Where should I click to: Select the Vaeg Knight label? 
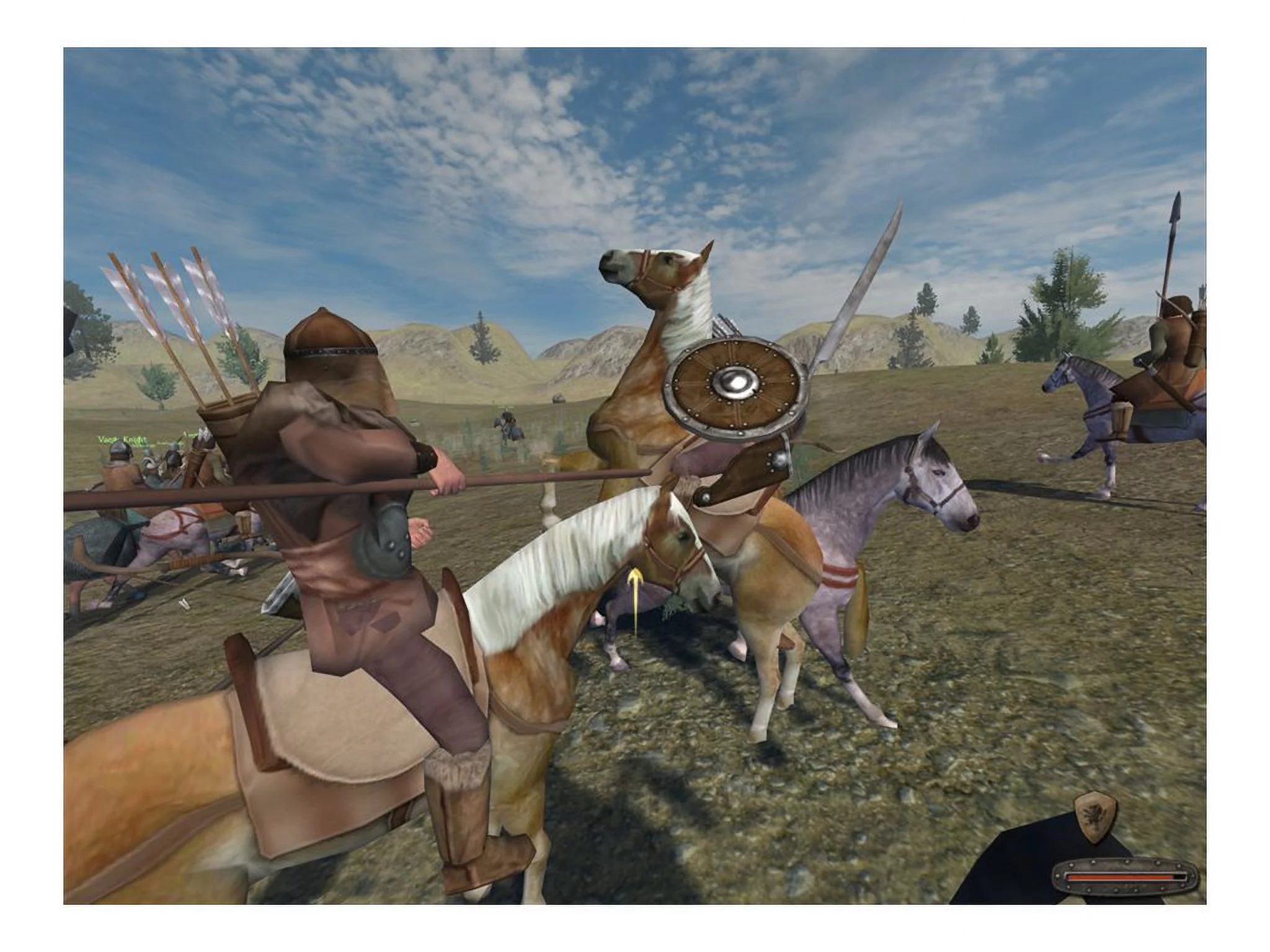[x=123, y=440]
